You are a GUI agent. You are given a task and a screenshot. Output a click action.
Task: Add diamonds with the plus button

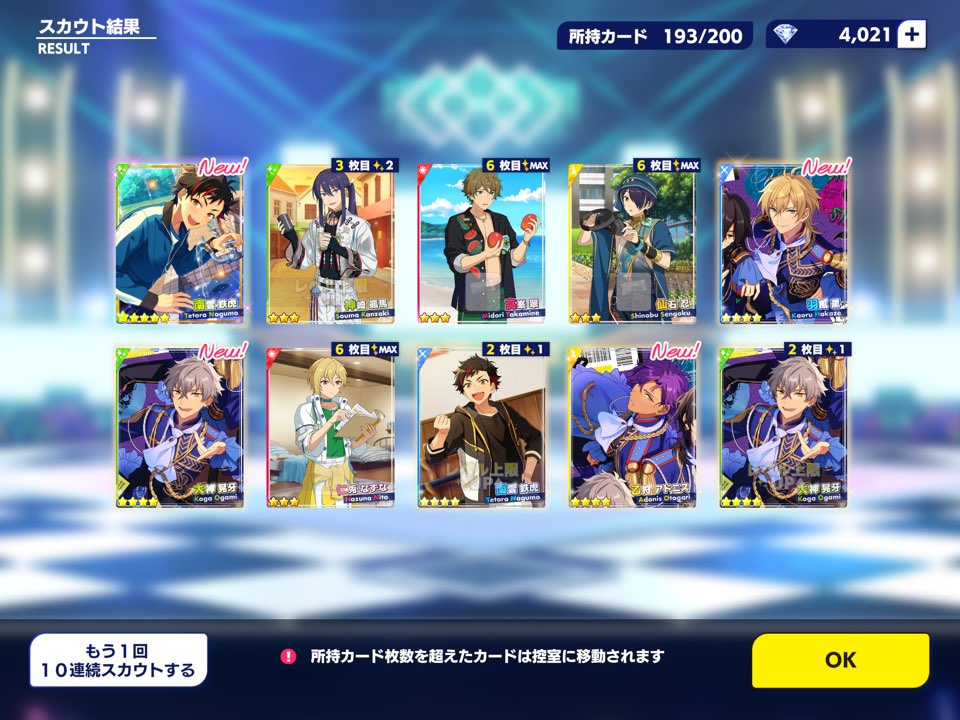point(911,35)
